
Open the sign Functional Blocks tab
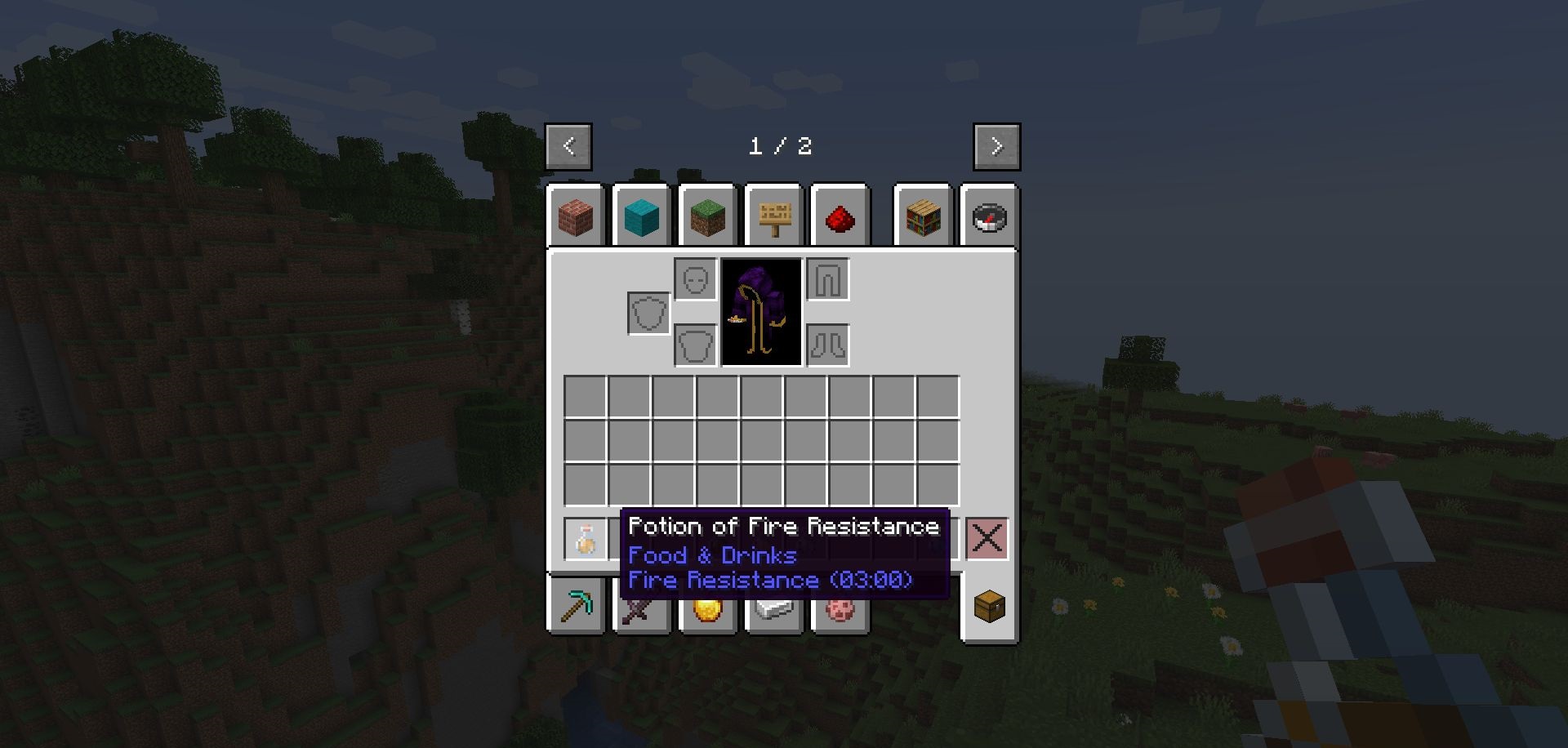coord(774,216)
